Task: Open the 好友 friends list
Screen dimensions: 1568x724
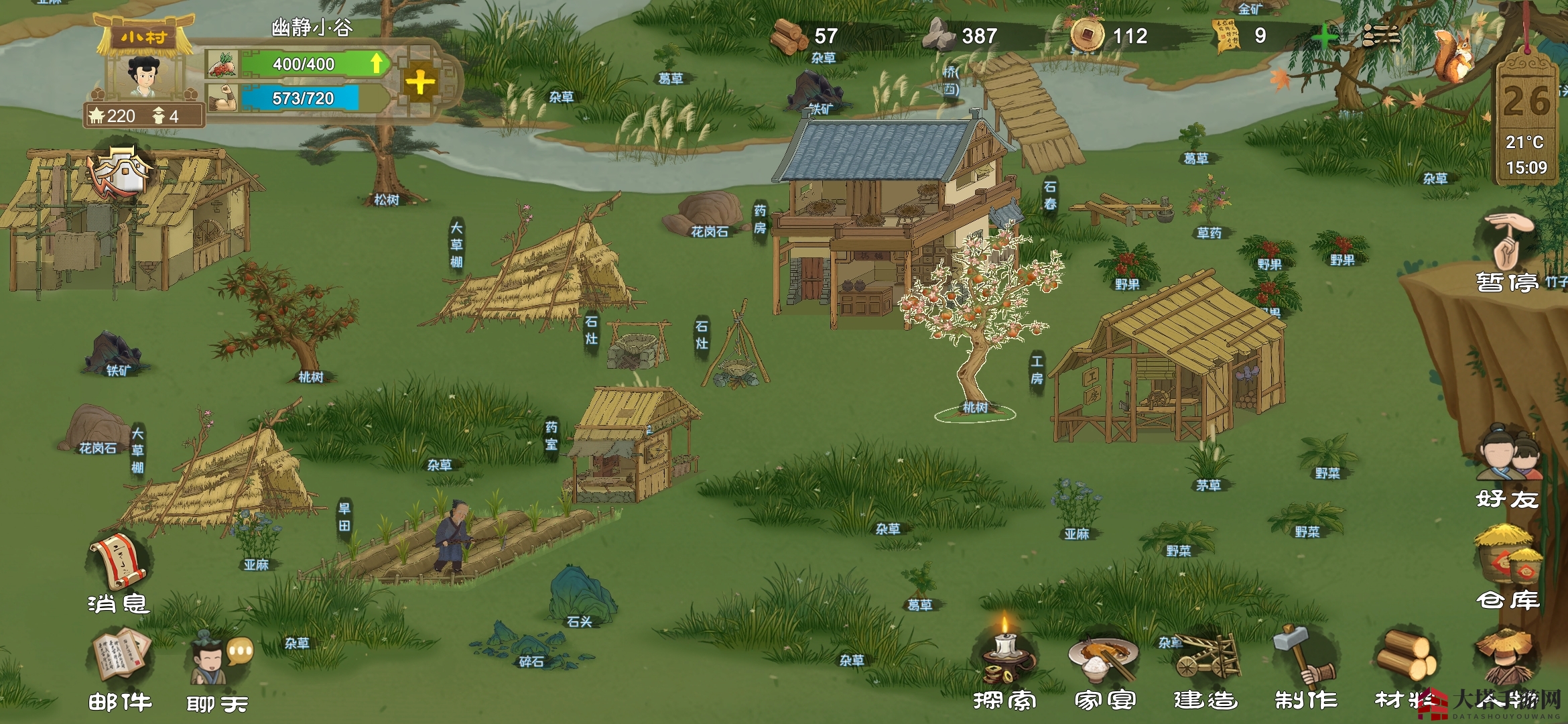Action: (x=1508, y=463)
